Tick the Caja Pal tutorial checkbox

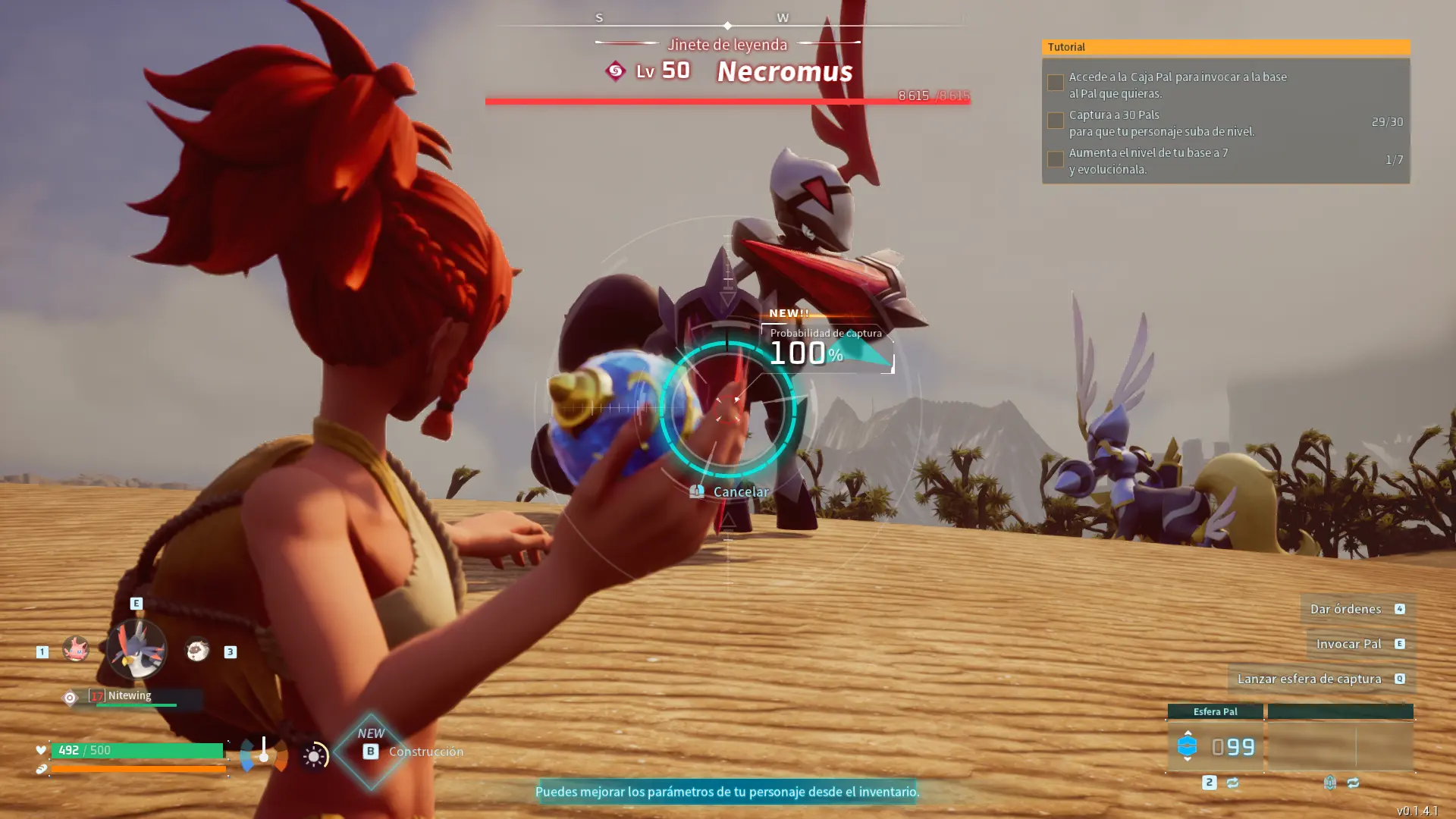pyautogui.click(x=1055, y=83)
